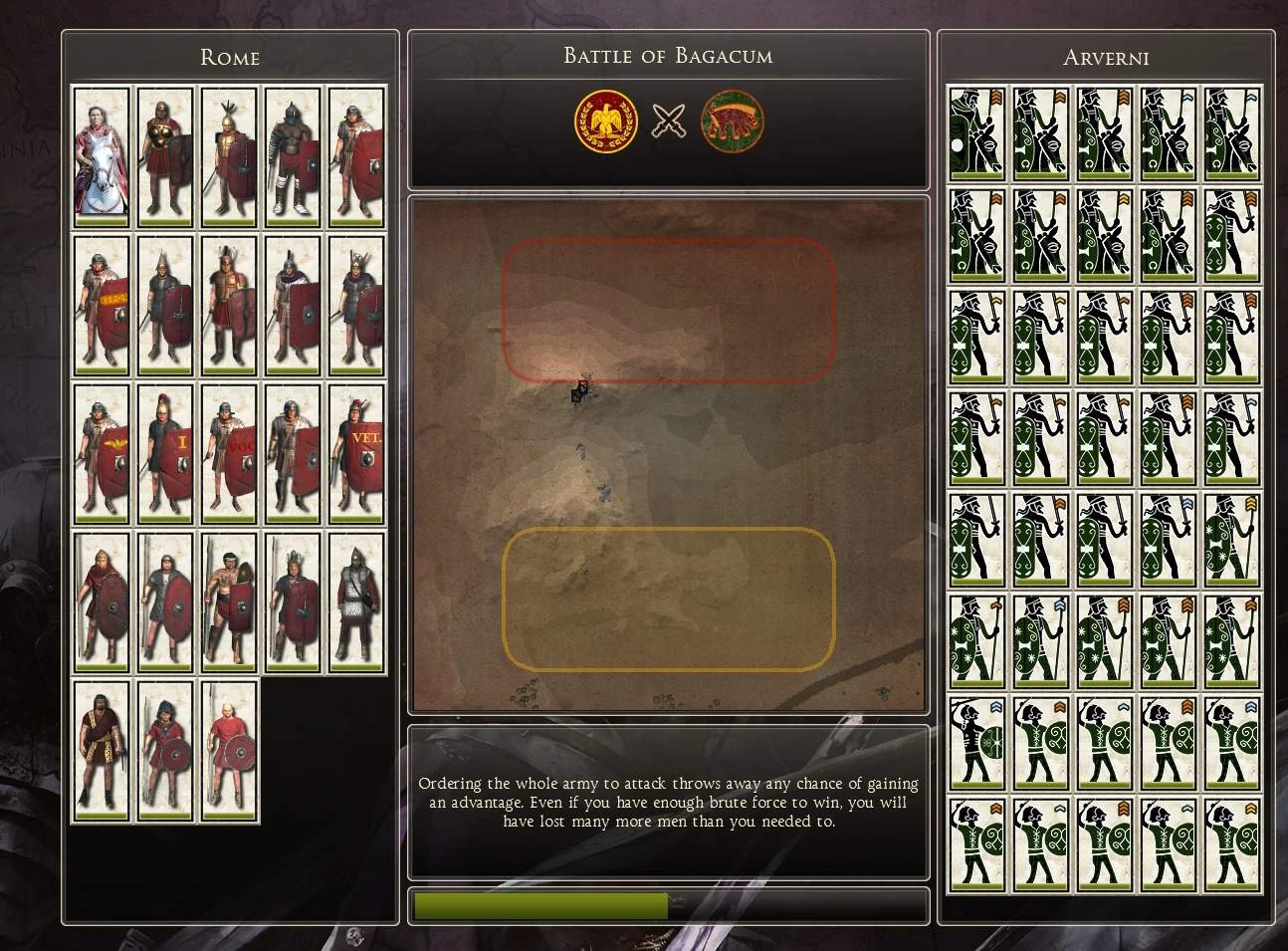The image size is (1288, 951).
Task: Select the chainmail-armored unit in Rome's fourth row
Action: [355, 602]
